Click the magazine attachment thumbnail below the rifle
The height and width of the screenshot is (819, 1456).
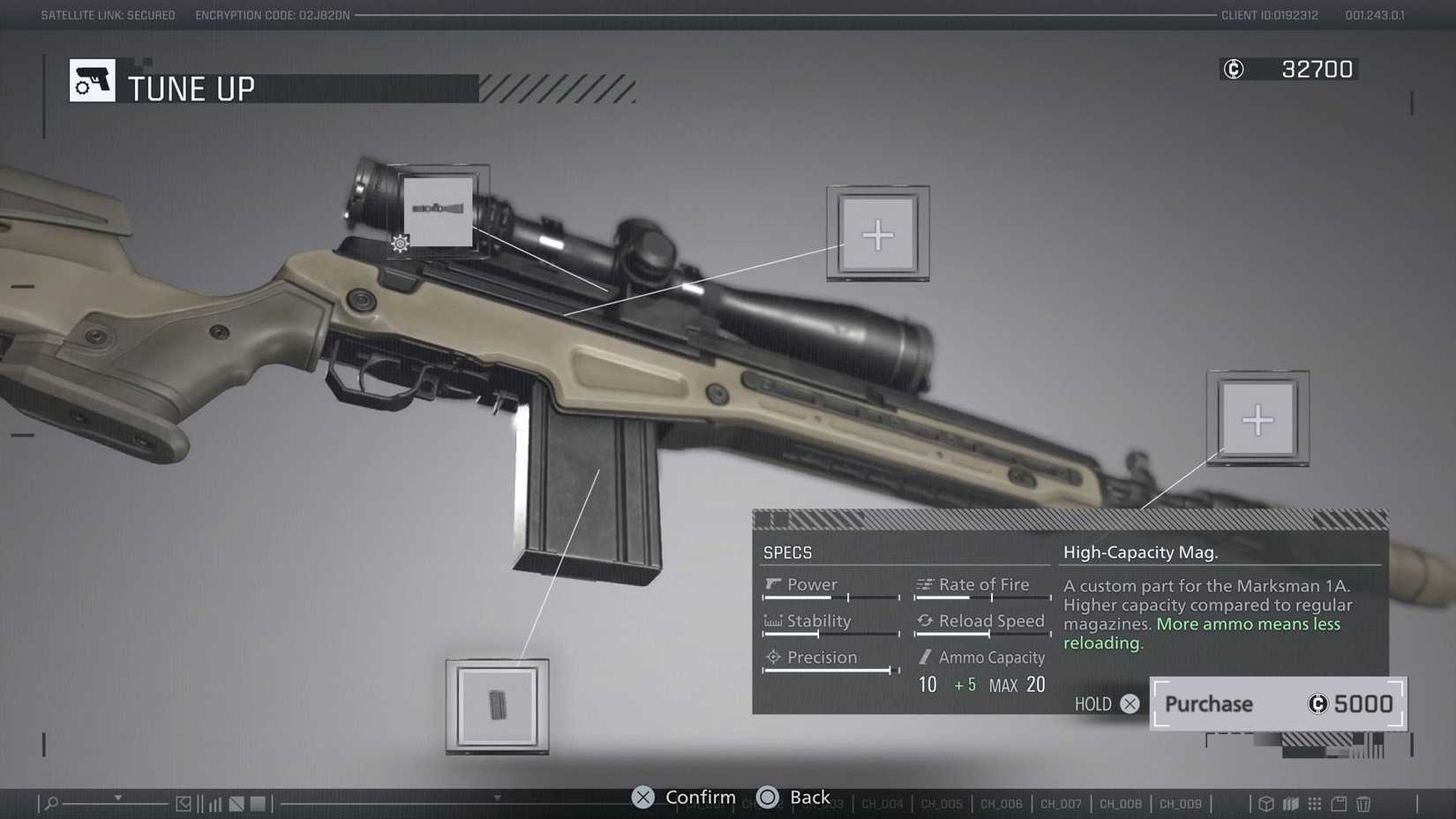click(x=497, y=707)
